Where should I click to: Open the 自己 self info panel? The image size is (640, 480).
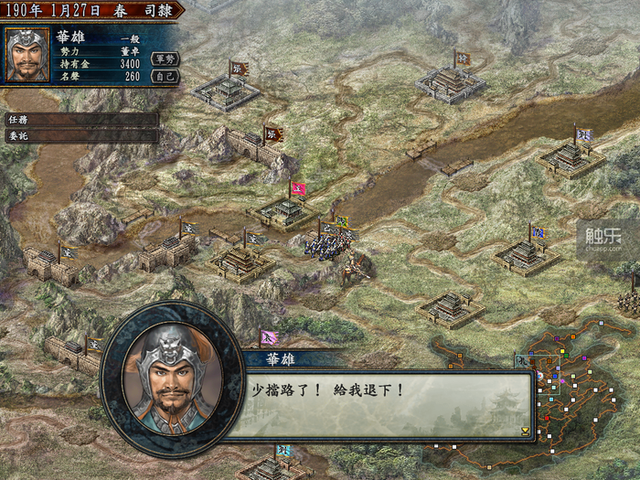165,76
